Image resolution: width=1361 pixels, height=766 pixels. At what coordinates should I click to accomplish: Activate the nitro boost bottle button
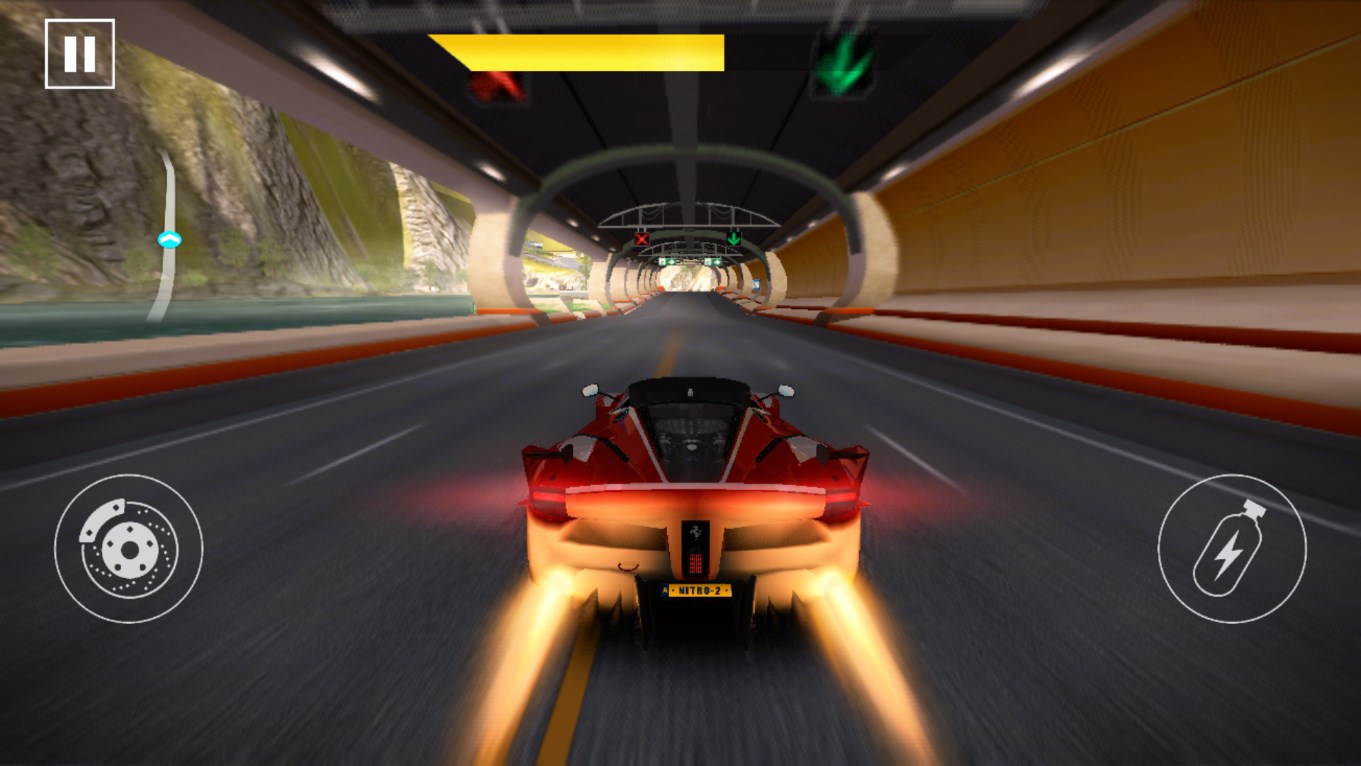(x=1232, y=548)
